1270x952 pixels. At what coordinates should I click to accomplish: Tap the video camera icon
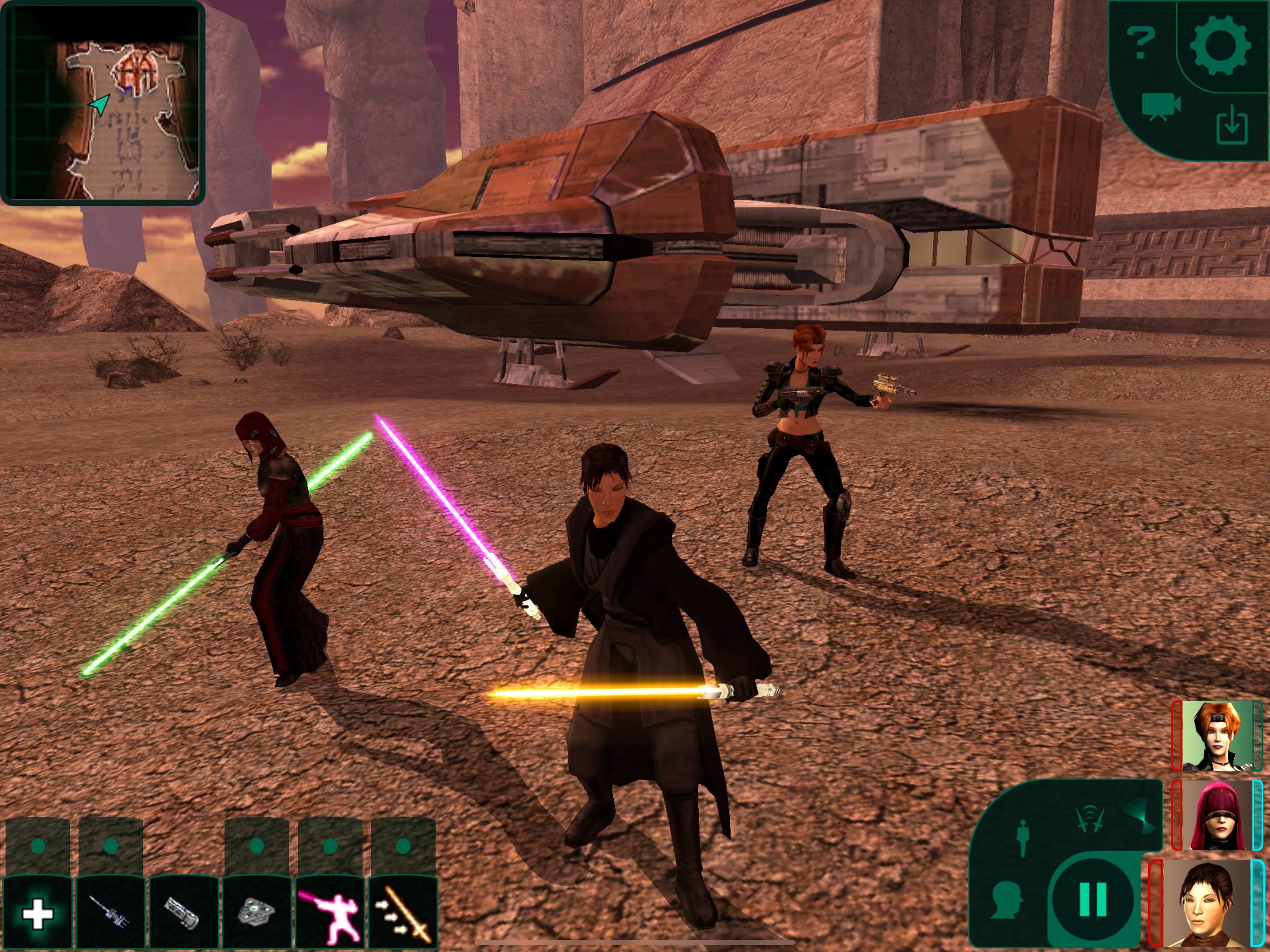tap(1160, 107)
